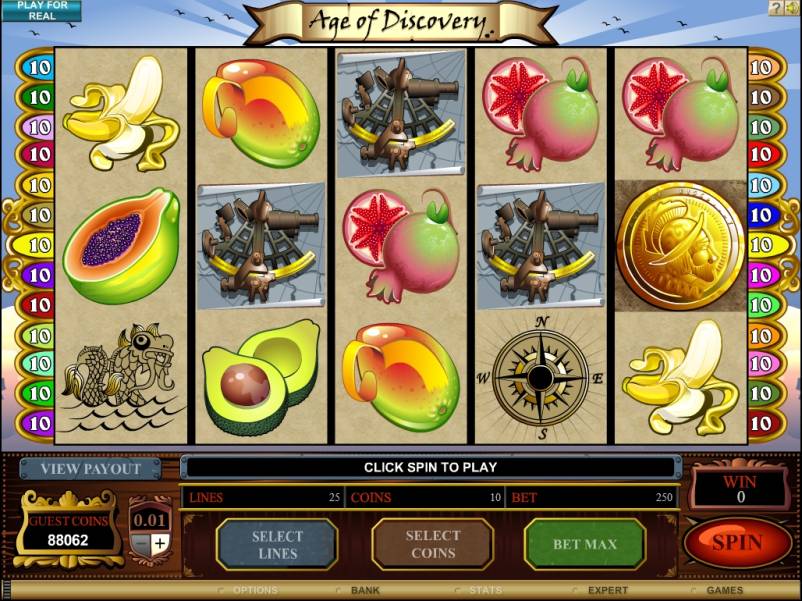The height and width of the screenshot is (601, 802).
Task: Open the Select Coins option
Action: click(433, 545)
